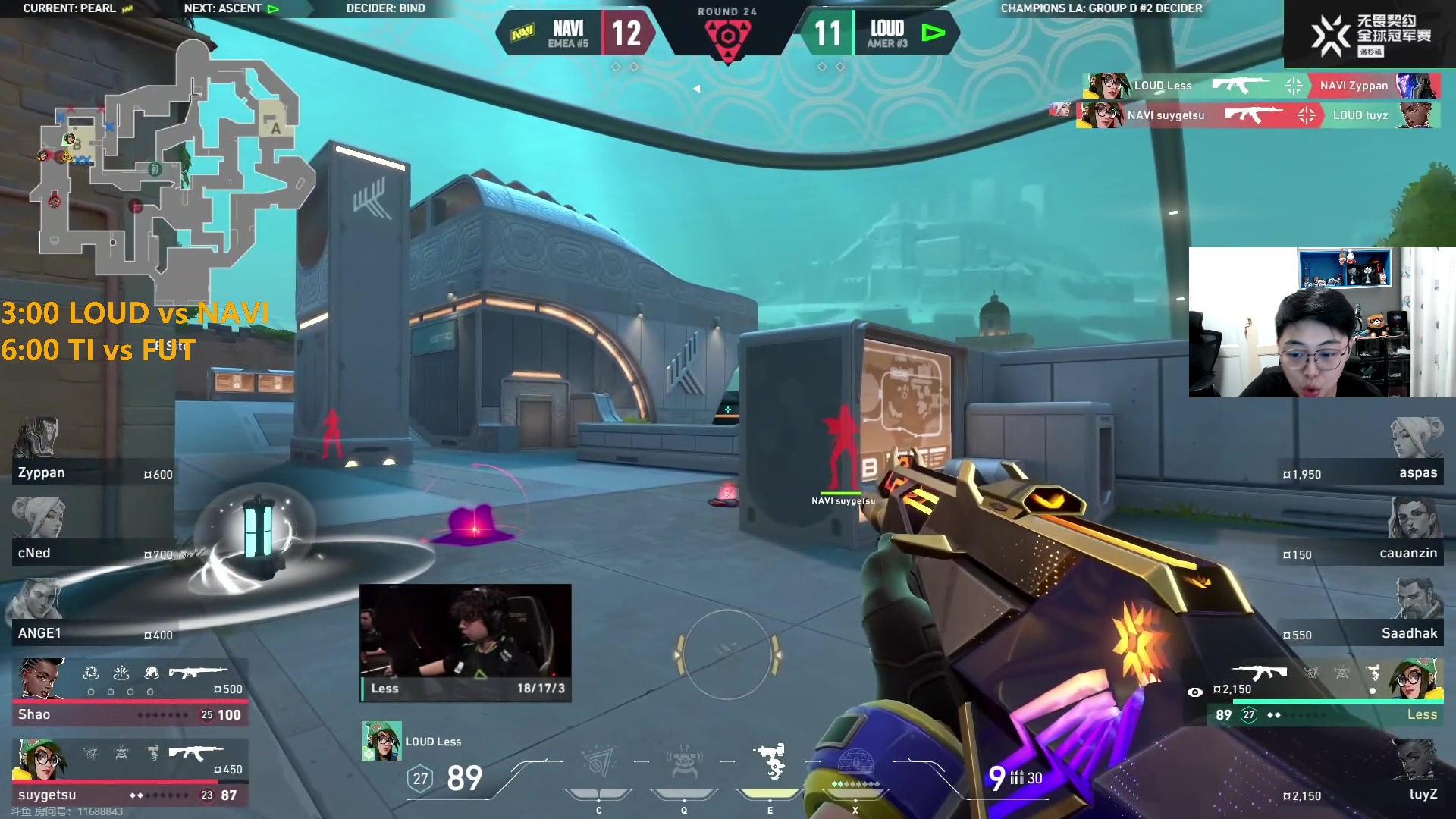Screen dimensions: 1456x819
Task: Select suygetsu's player card
Action: (x=129, y=772)
